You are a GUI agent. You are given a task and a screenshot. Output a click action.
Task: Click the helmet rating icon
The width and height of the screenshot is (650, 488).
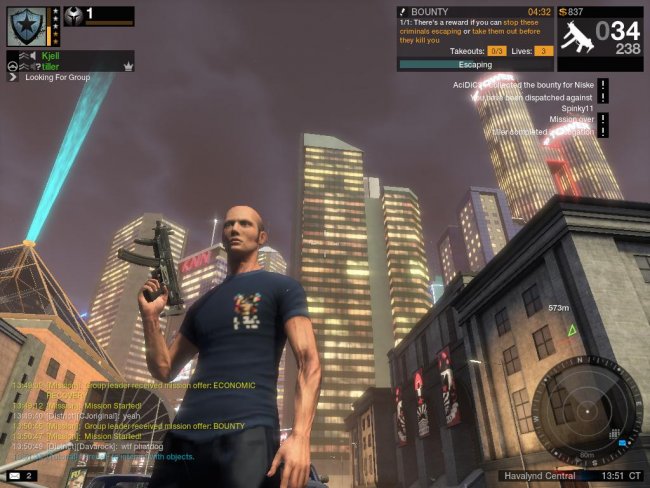click(73, 16)
